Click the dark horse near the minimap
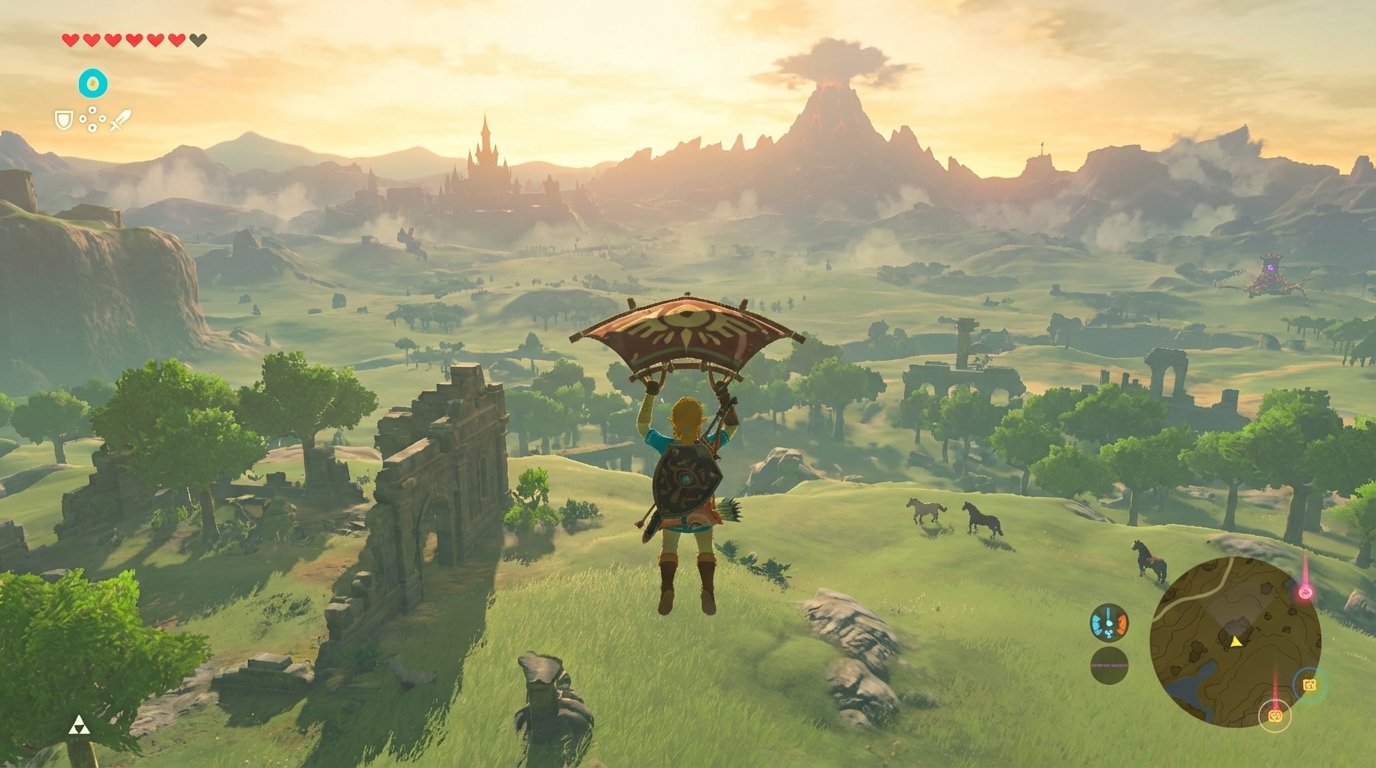Viewport: 1376px width, 768px height. [x=1150, y=562]
